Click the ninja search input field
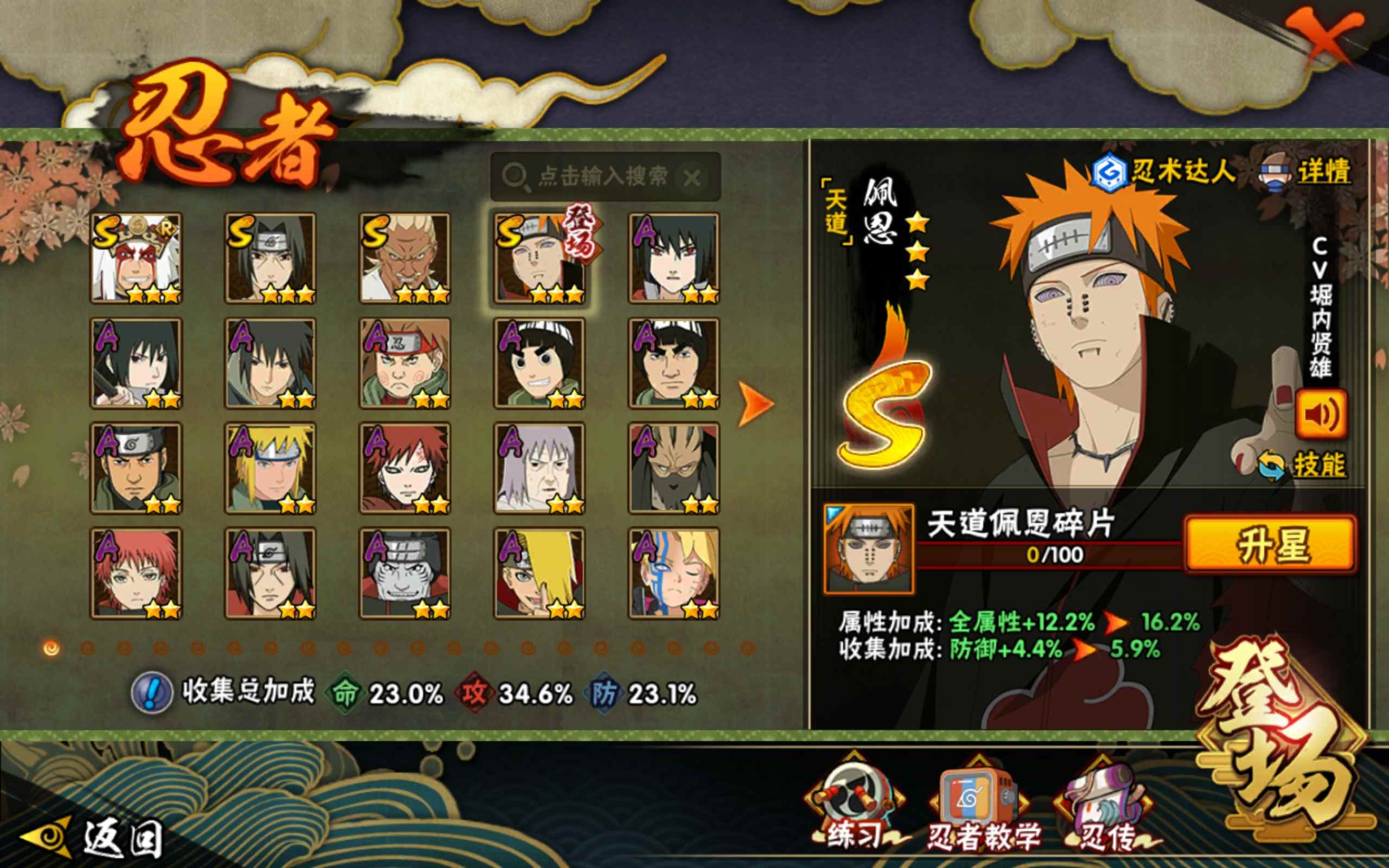 point(603,177)
